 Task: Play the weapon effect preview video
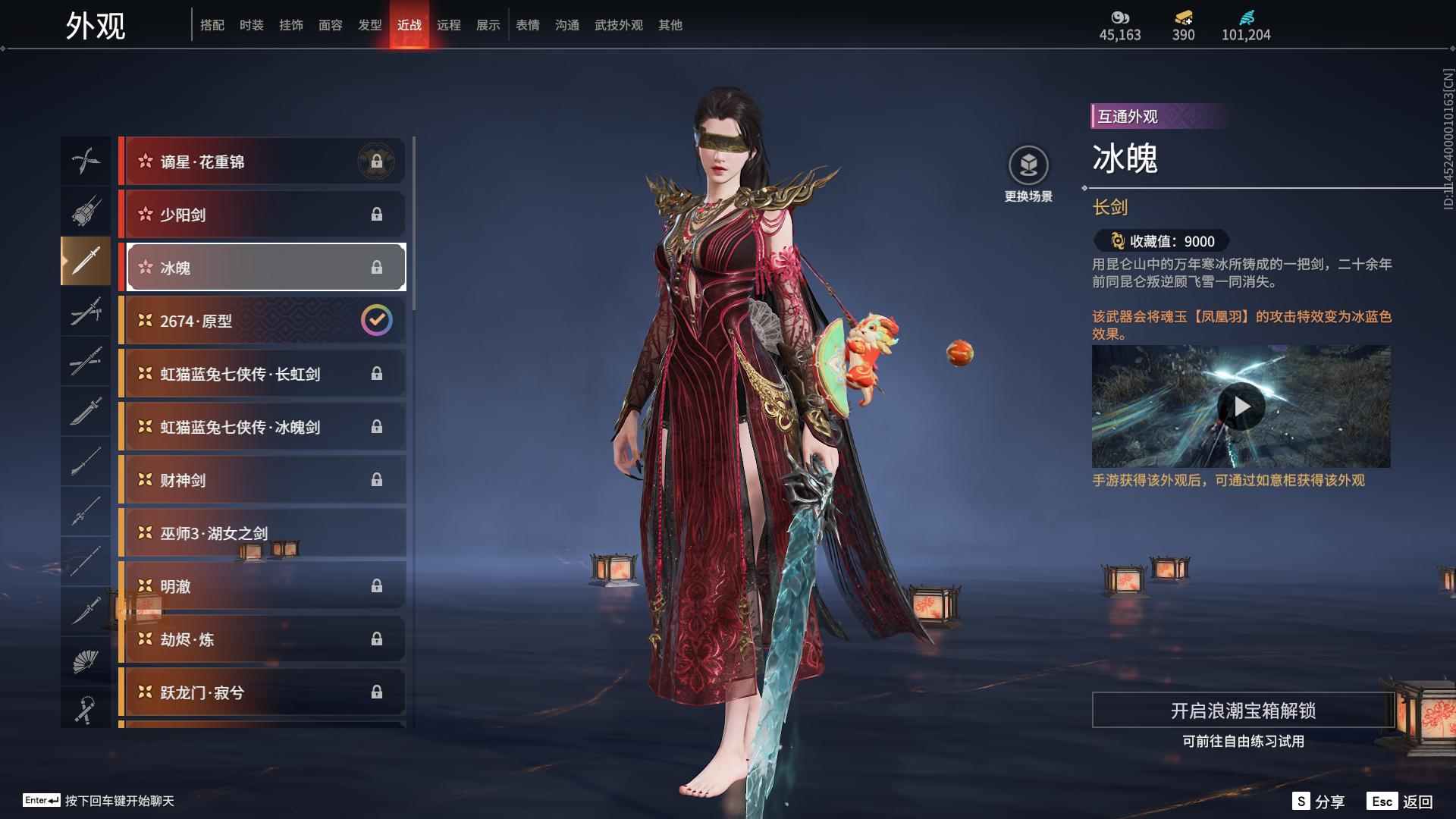pos(1241,406)
